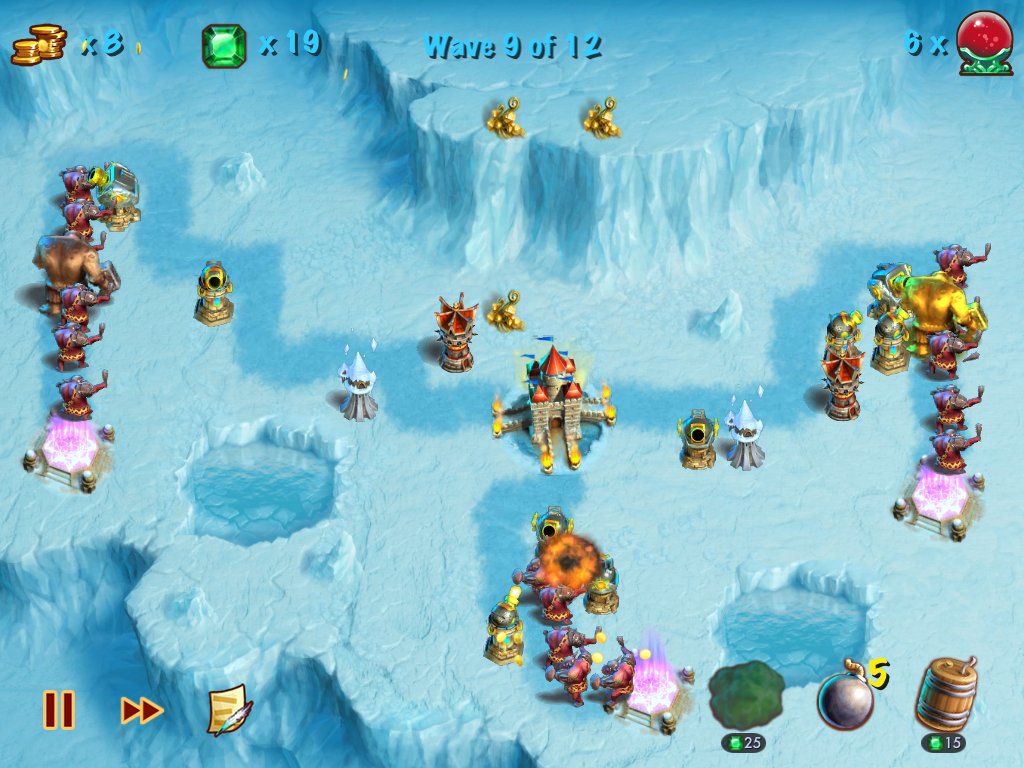Pause the game
1024x768 pixels.
pyautogui.click(x=58, y=710)
